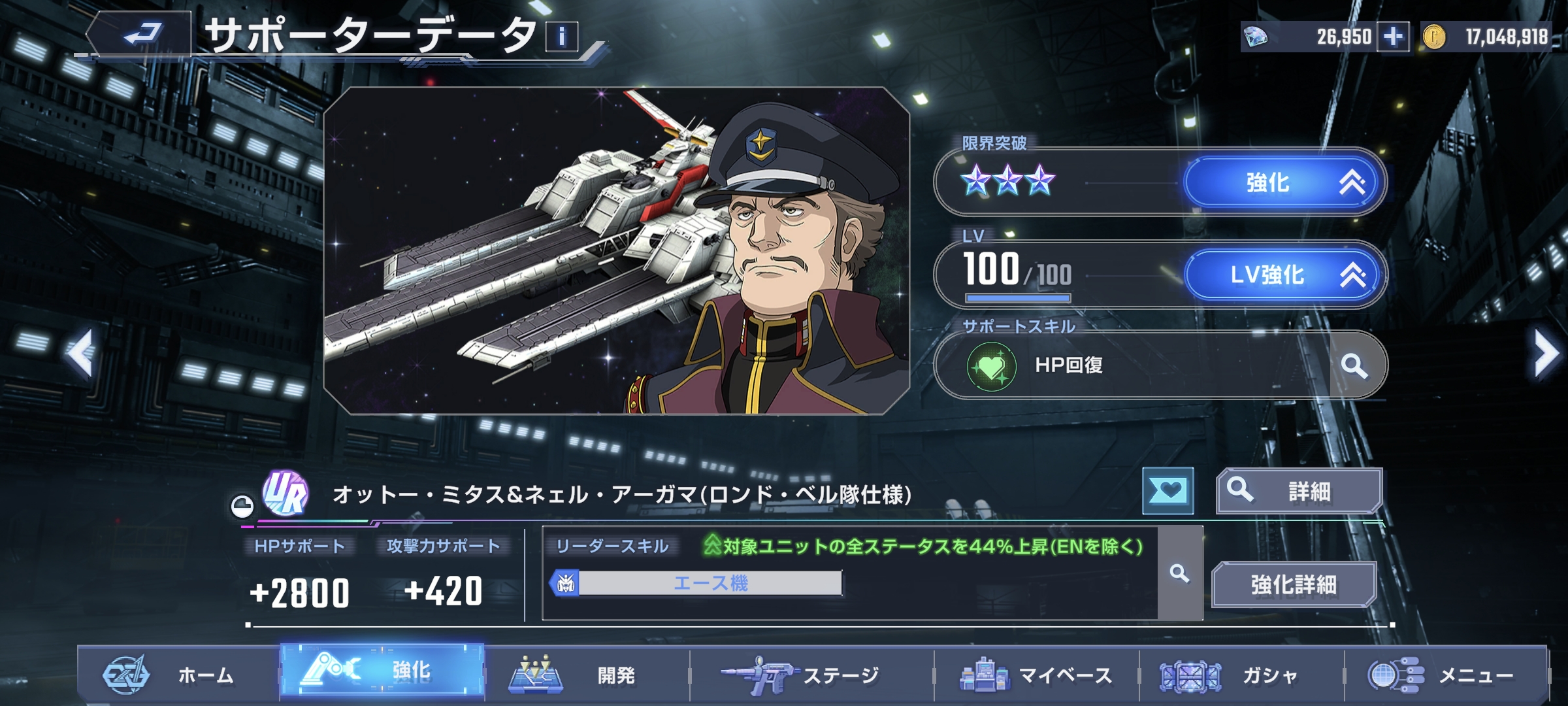Open the マイベース my base tab
The image size is (1568, 706).
[1036, 675]
